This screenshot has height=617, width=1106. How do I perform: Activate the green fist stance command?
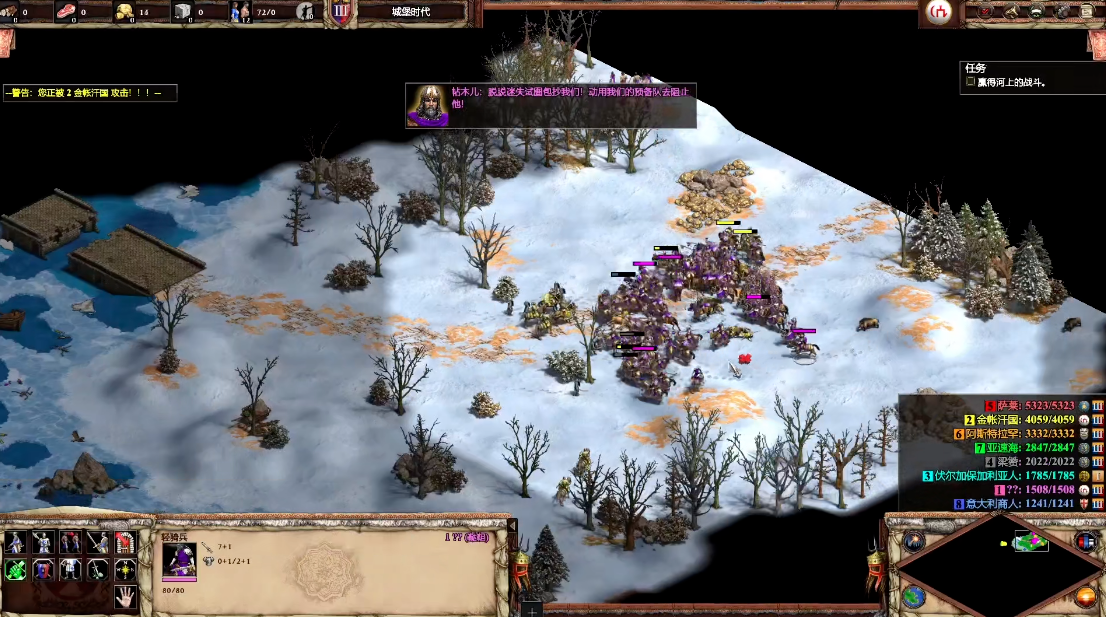15,570
